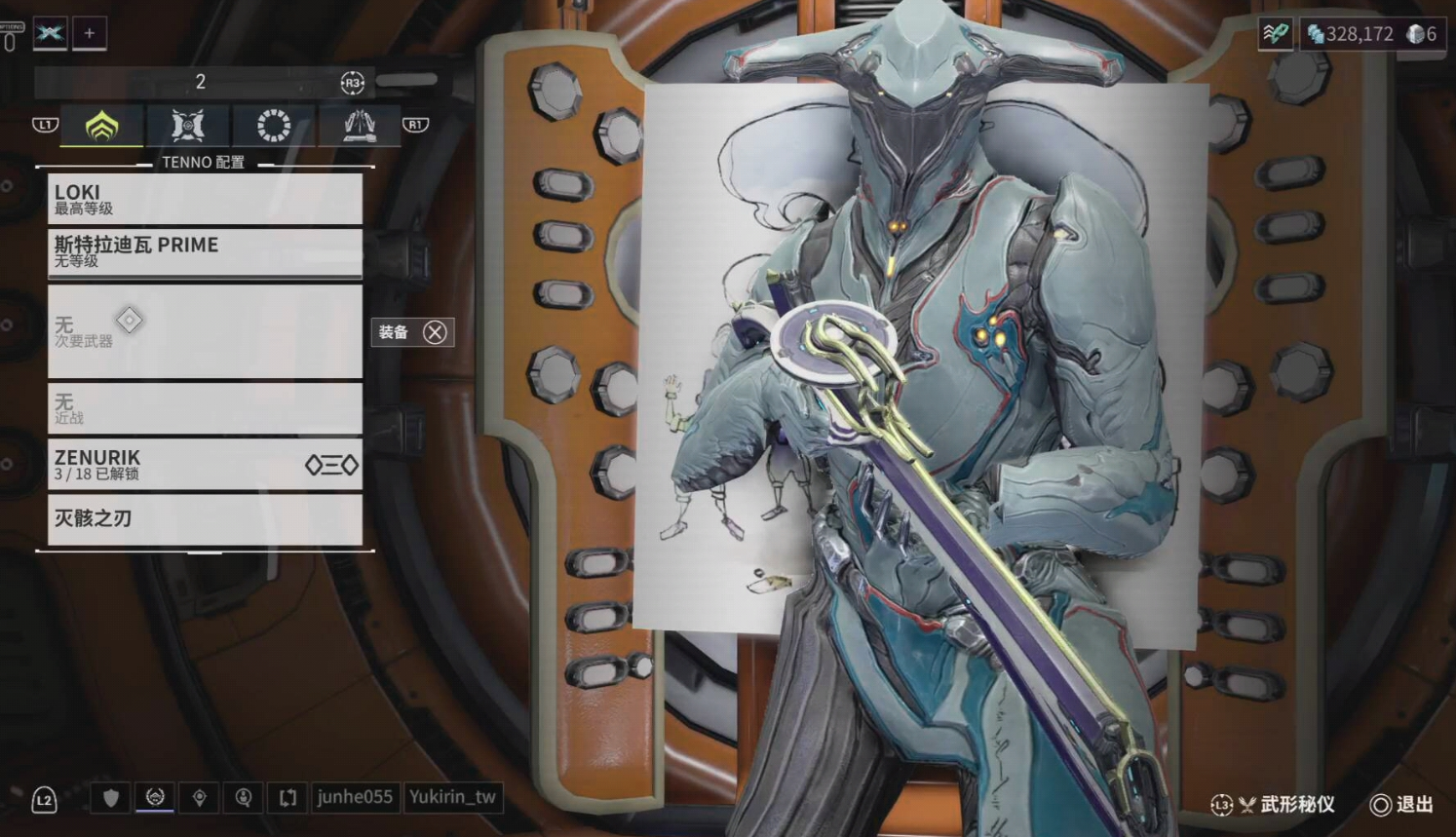The height and width of the screenshot is (837, 1456).
Task: Switch to the gear wheel tab
Action: 273,126
